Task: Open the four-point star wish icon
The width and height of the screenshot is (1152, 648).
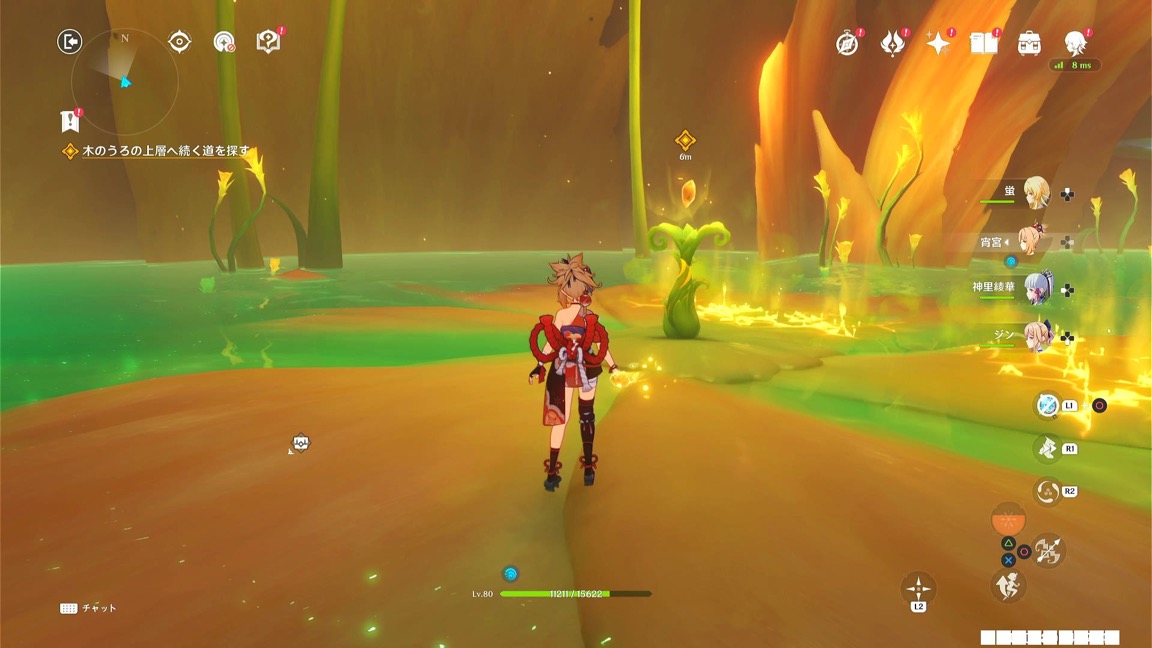Action: 938,44
